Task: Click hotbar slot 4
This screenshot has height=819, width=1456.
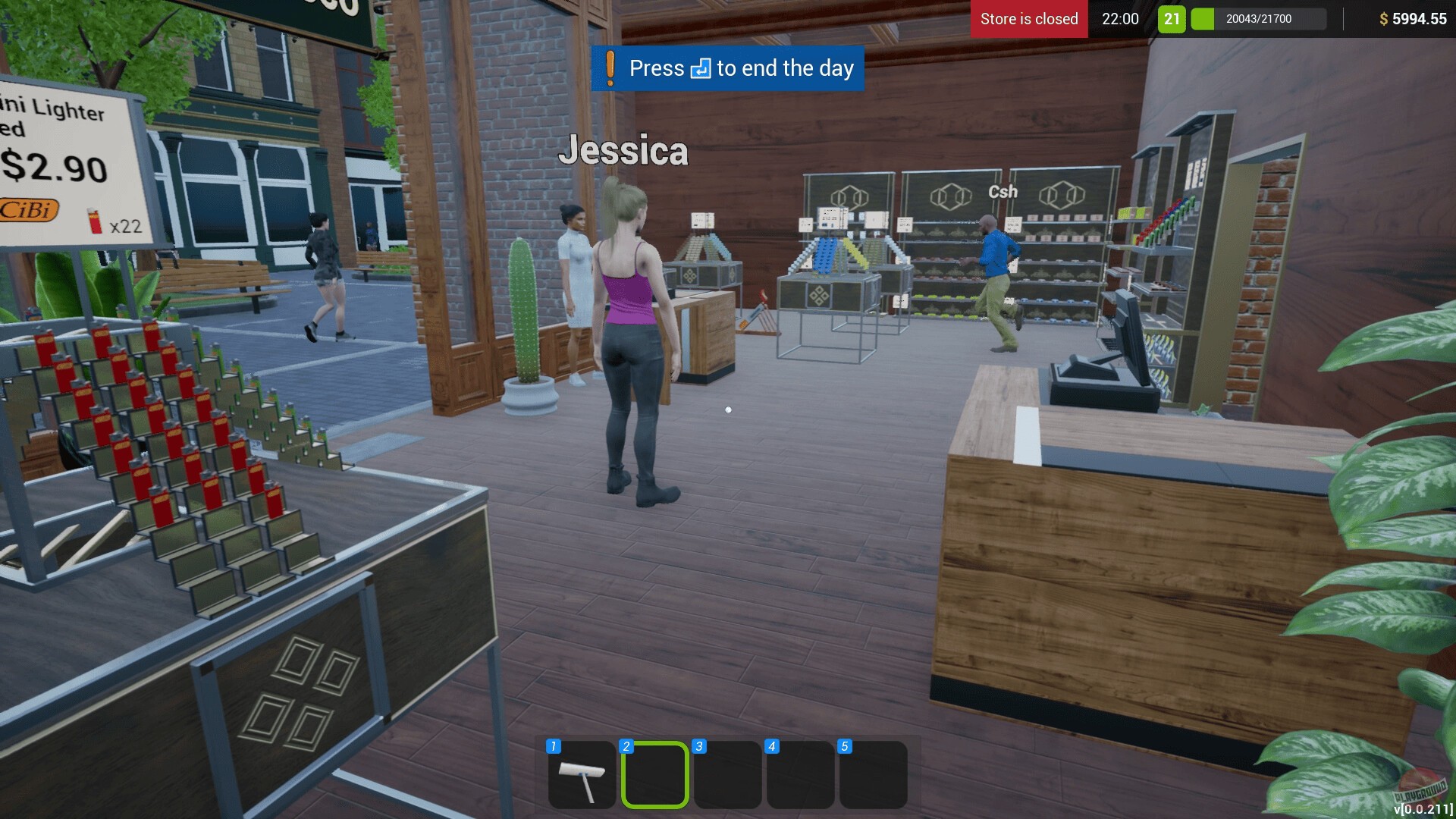Action: [x=799, y=775]
